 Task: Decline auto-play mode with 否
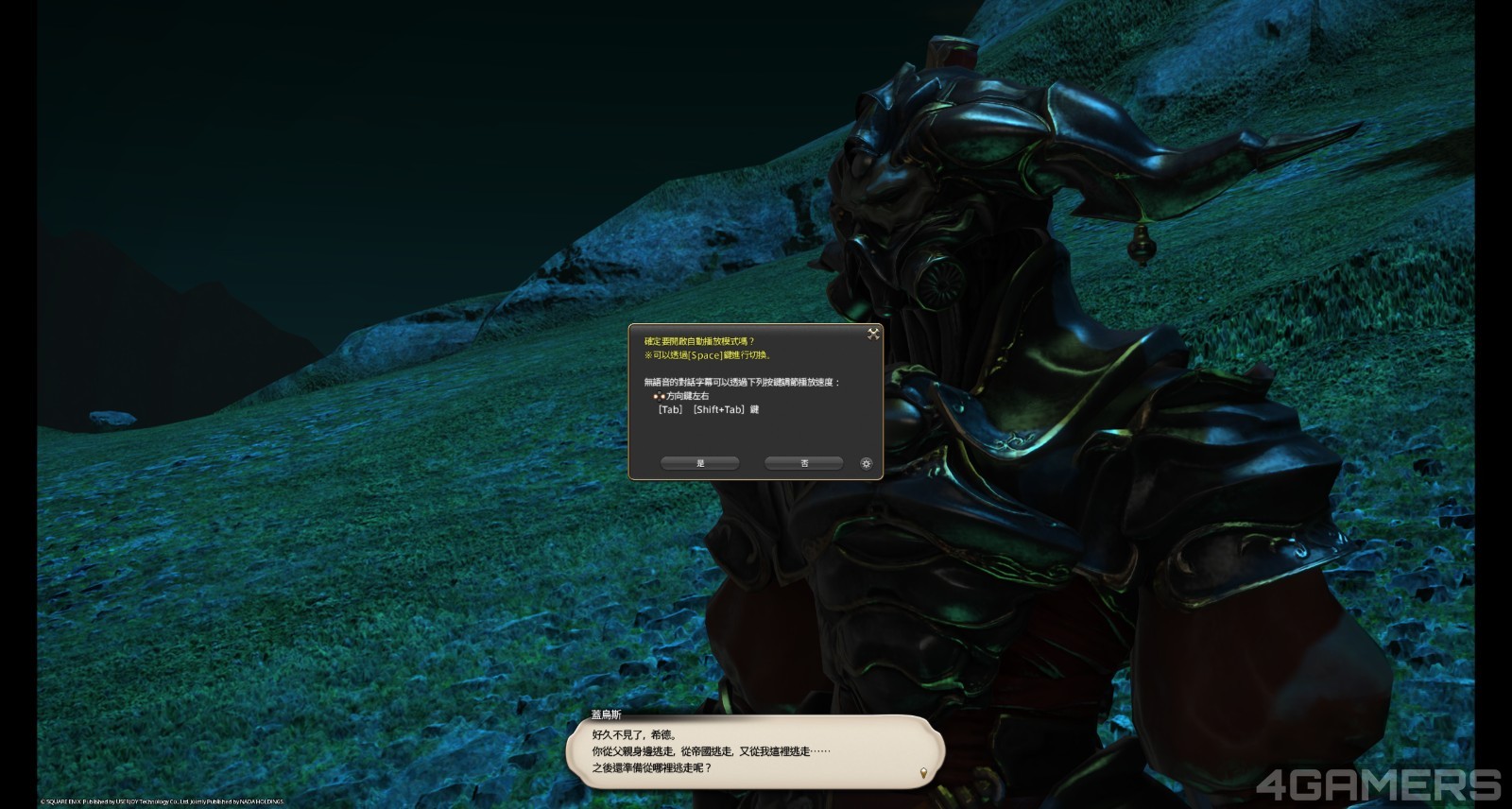point(803,463)
